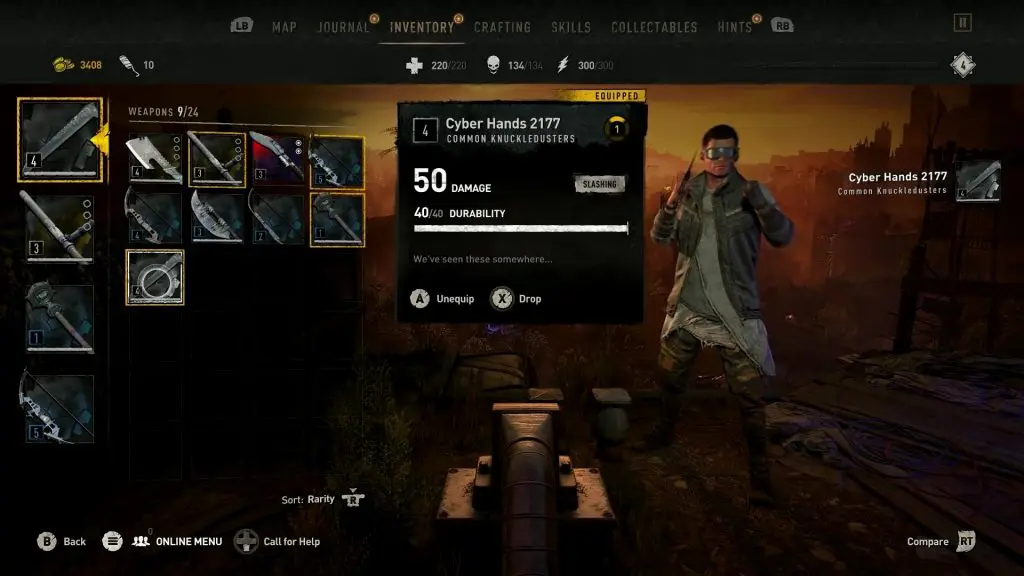The width and height of the screenshot is (1024, 576).
Task: Select the Inventory tab
Action: (422, 27)
